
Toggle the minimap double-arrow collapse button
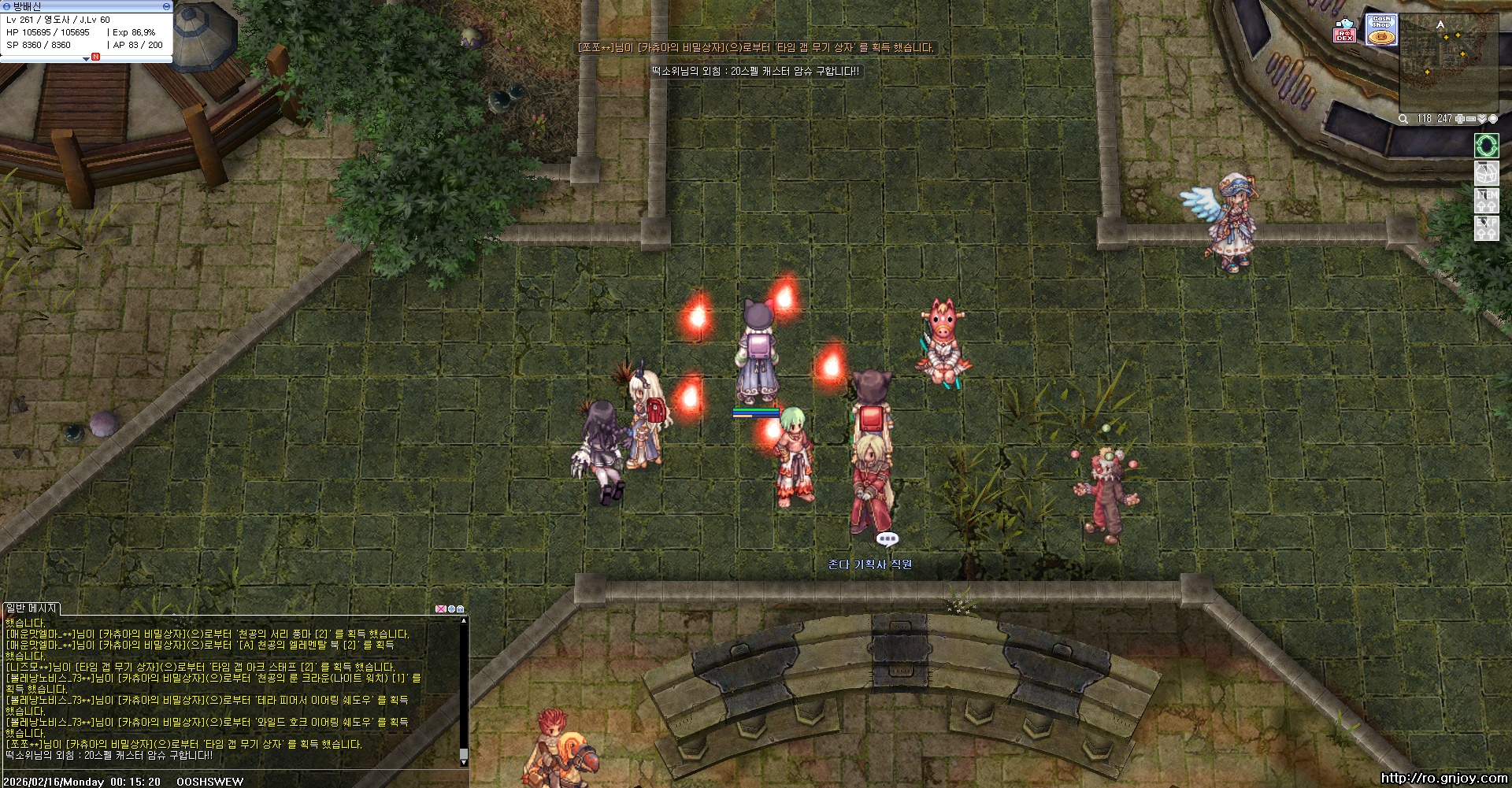[x=1481, y=119]
